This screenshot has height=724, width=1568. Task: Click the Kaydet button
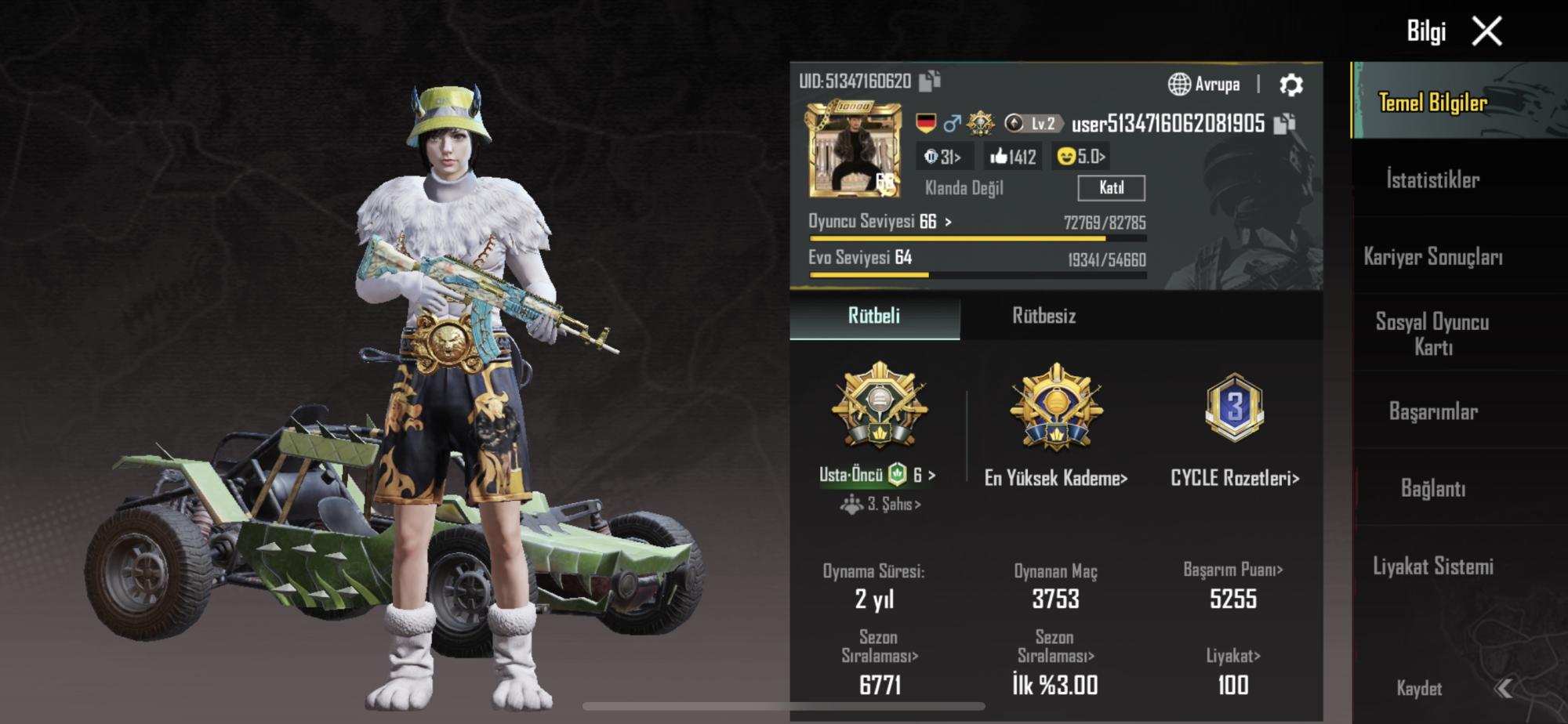coord(1419,689)
